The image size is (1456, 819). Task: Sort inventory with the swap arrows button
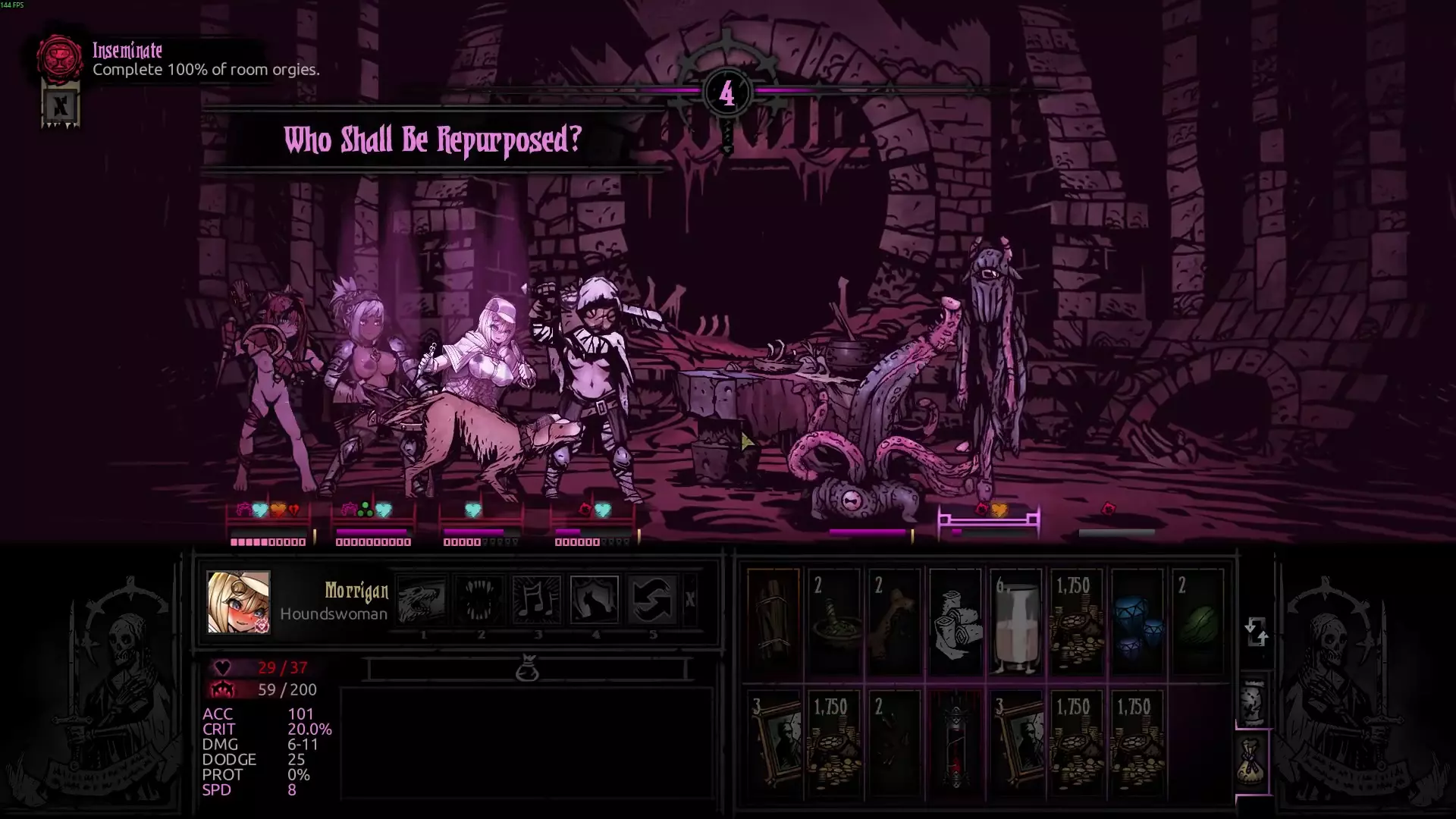1256,631
